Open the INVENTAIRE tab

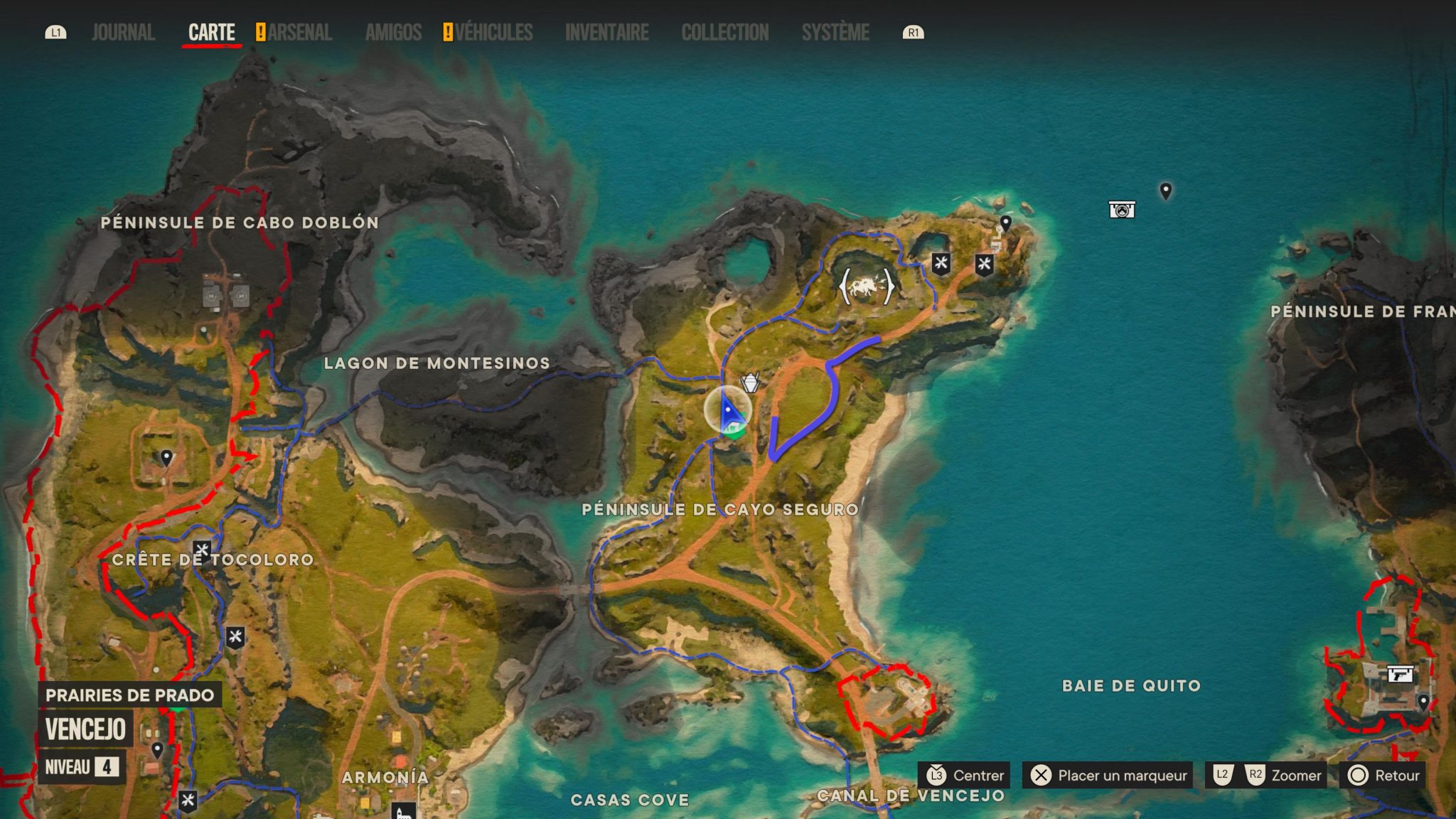coord(606,32)
